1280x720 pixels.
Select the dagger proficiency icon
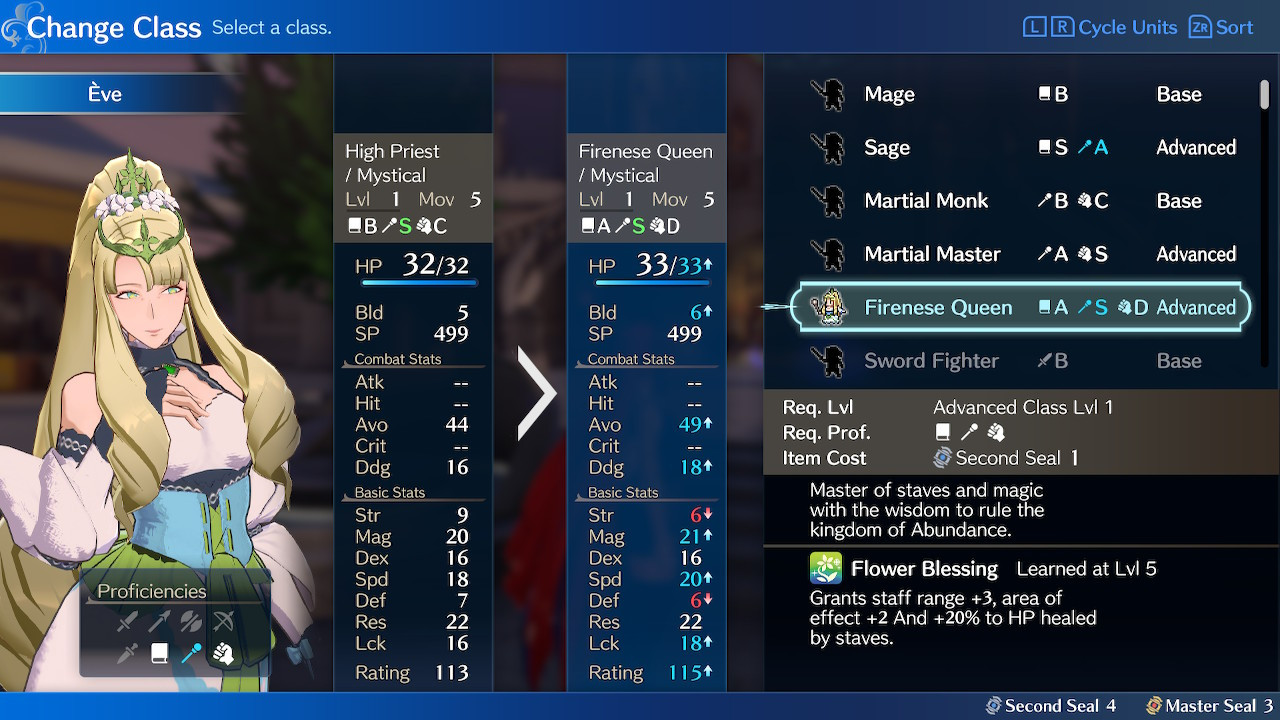[127, 653]
